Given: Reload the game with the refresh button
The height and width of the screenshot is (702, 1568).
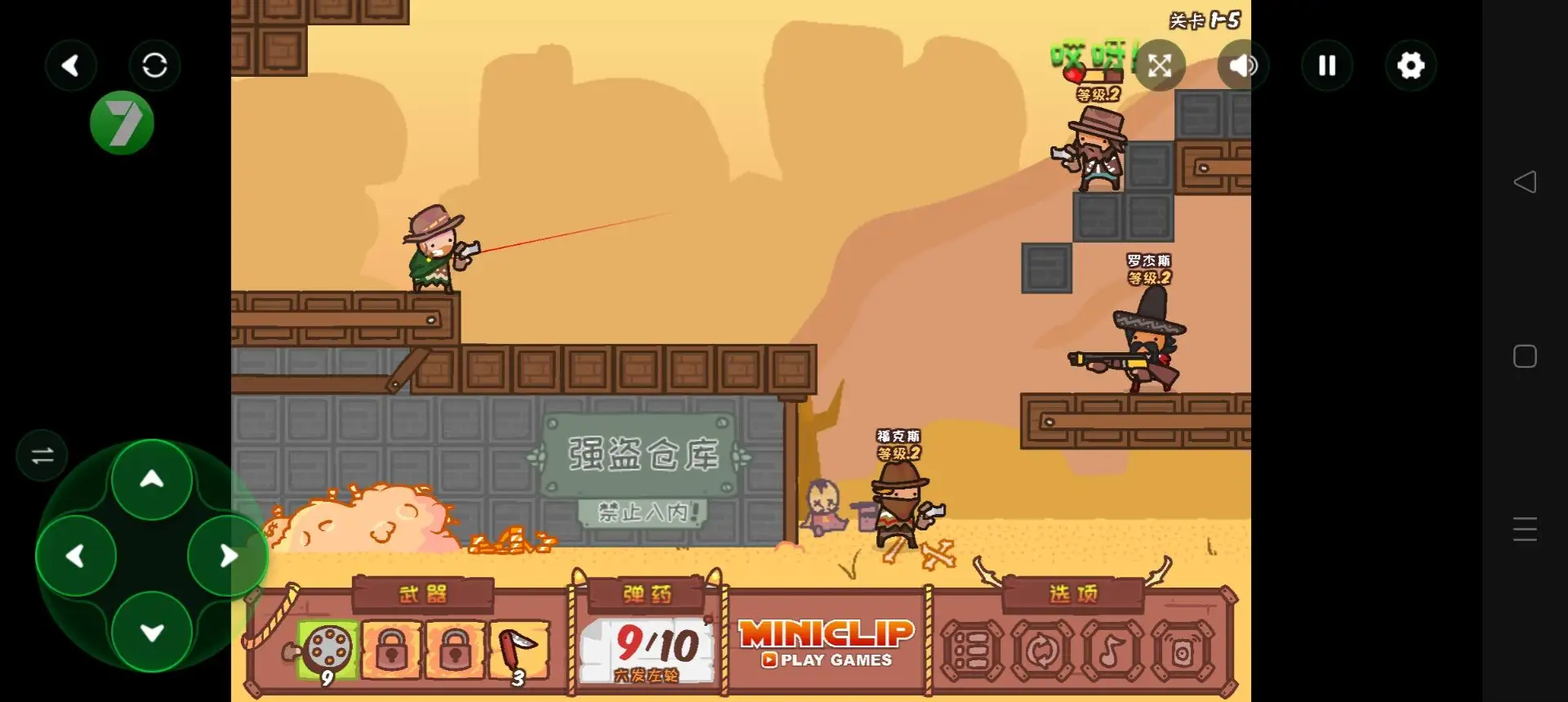Looking at the screenshot, I should pos(154,65).
